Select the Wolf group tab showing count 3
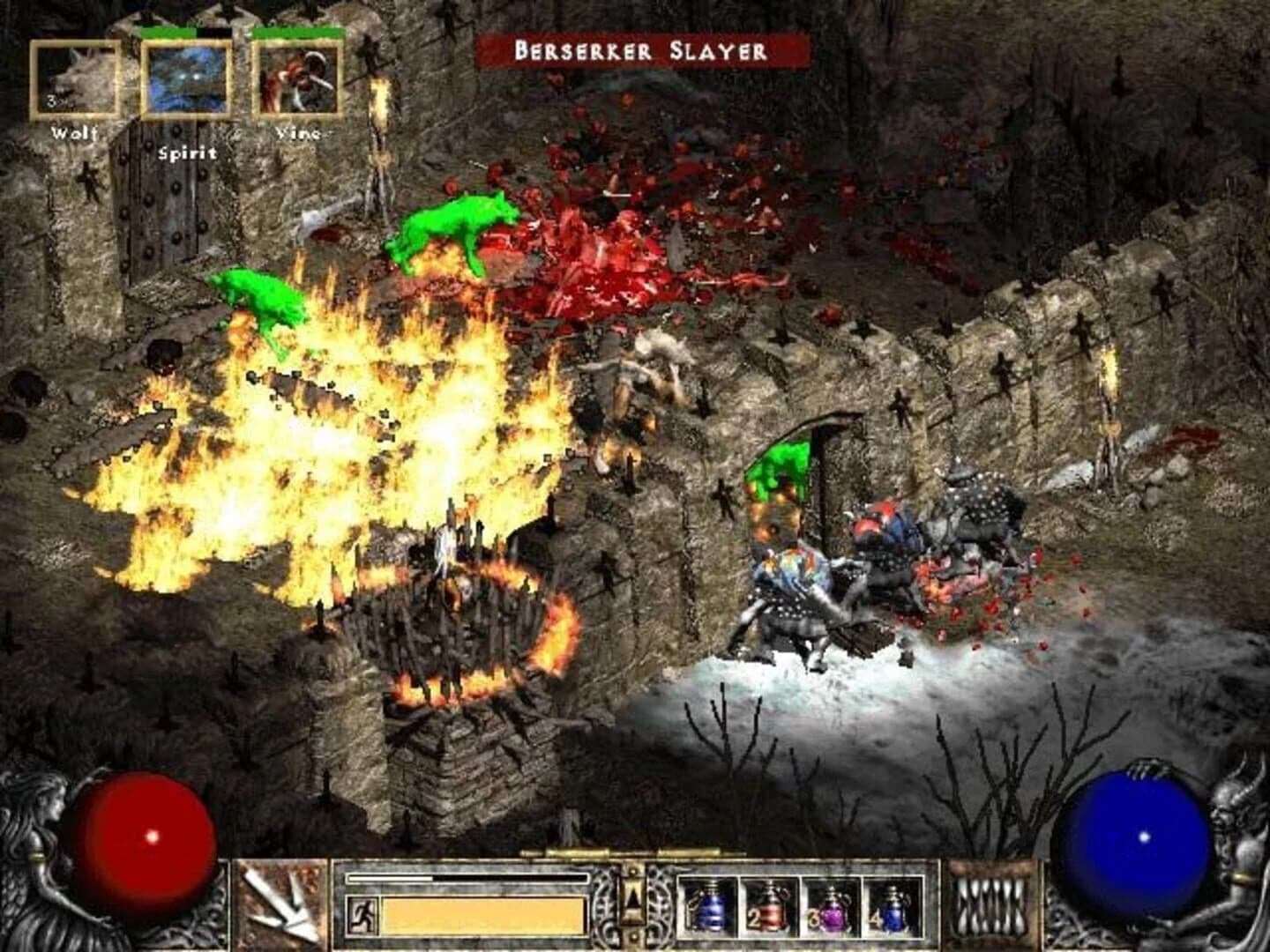Image resolution: width=1270 pixels, height=952 pixels. [x=75, y=79]
